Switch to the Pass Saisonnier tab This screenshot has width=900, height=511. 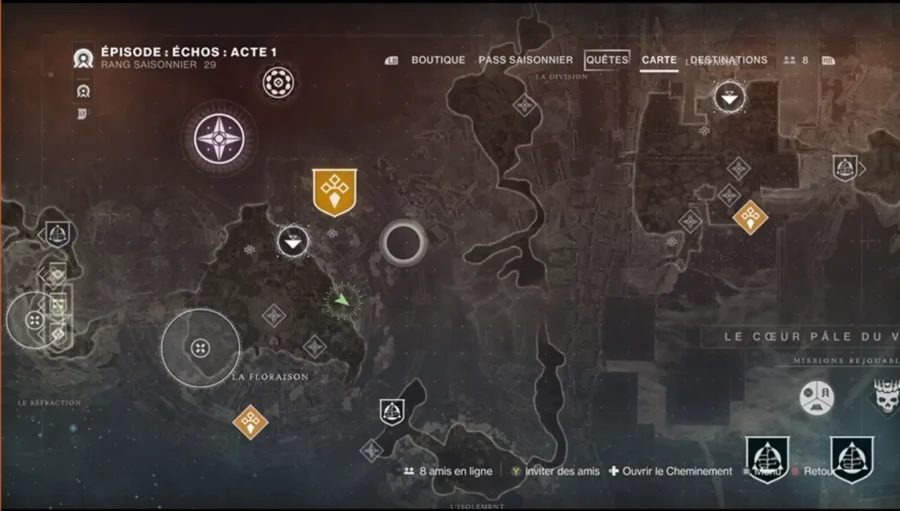pyautogui.click(x=526, y=60)
